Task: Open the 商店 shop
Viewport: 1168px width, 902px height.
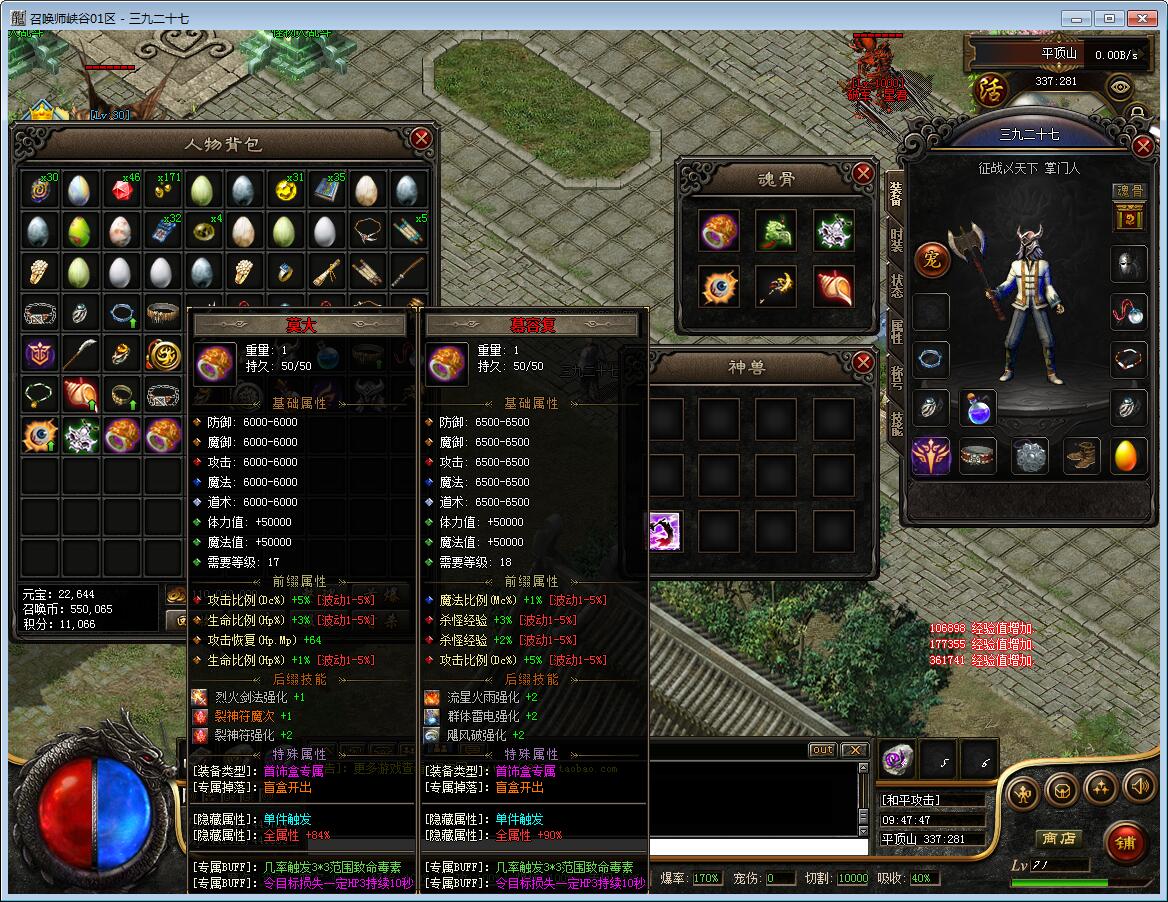Action: tap(1057, 838)
